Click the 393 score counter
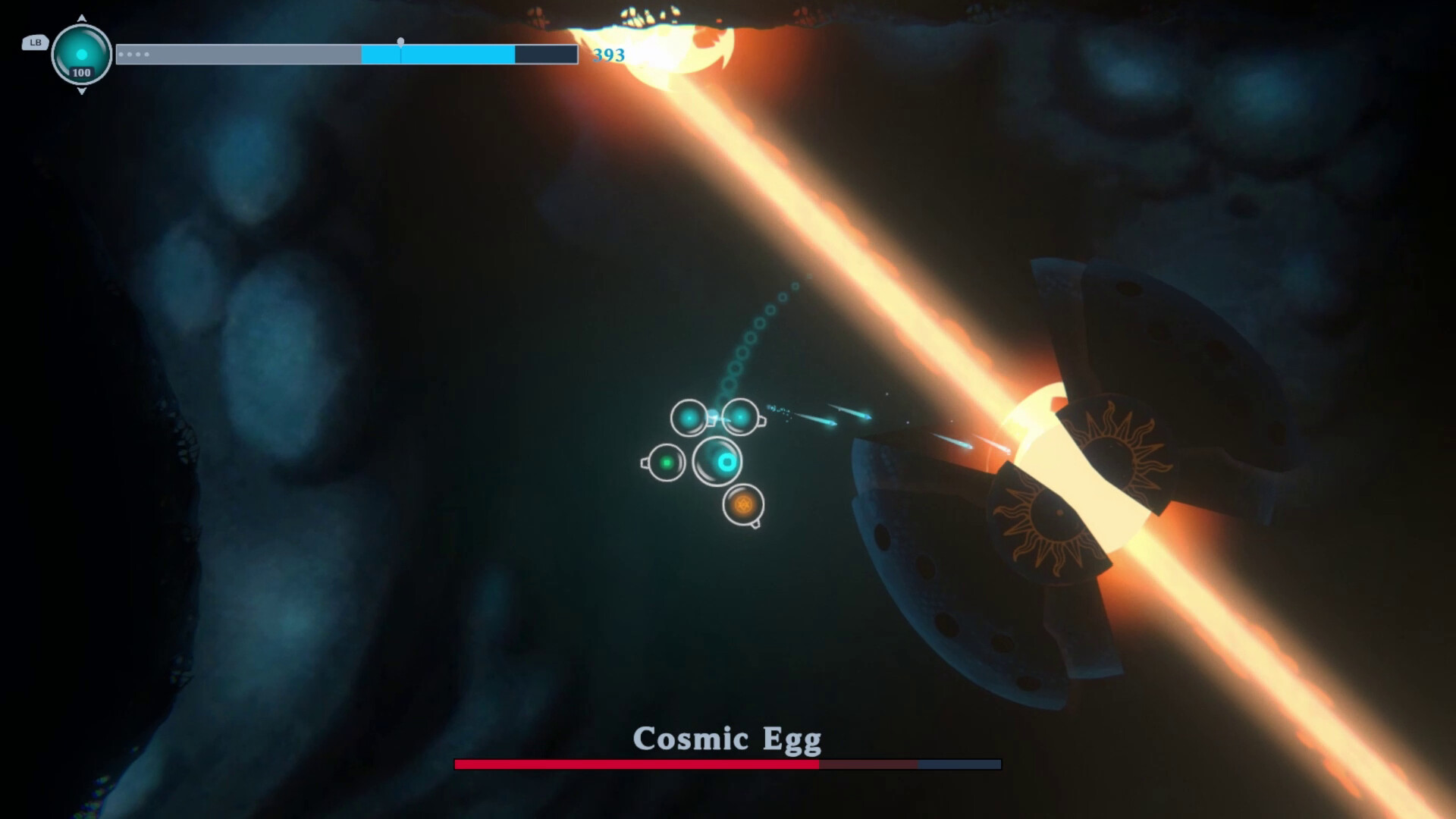Screen dimensions: 1456x819 coord(607,55)
